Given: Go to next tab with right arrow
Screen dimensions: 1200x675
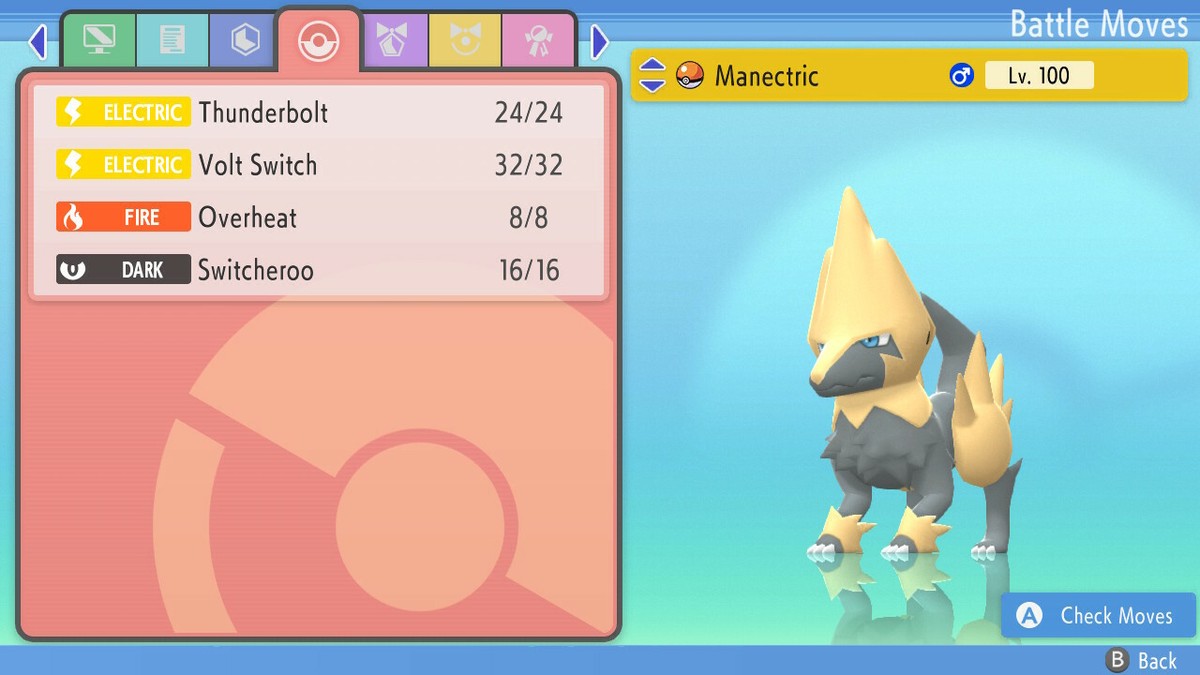Looking at the screenshot, I should (600, 42).
